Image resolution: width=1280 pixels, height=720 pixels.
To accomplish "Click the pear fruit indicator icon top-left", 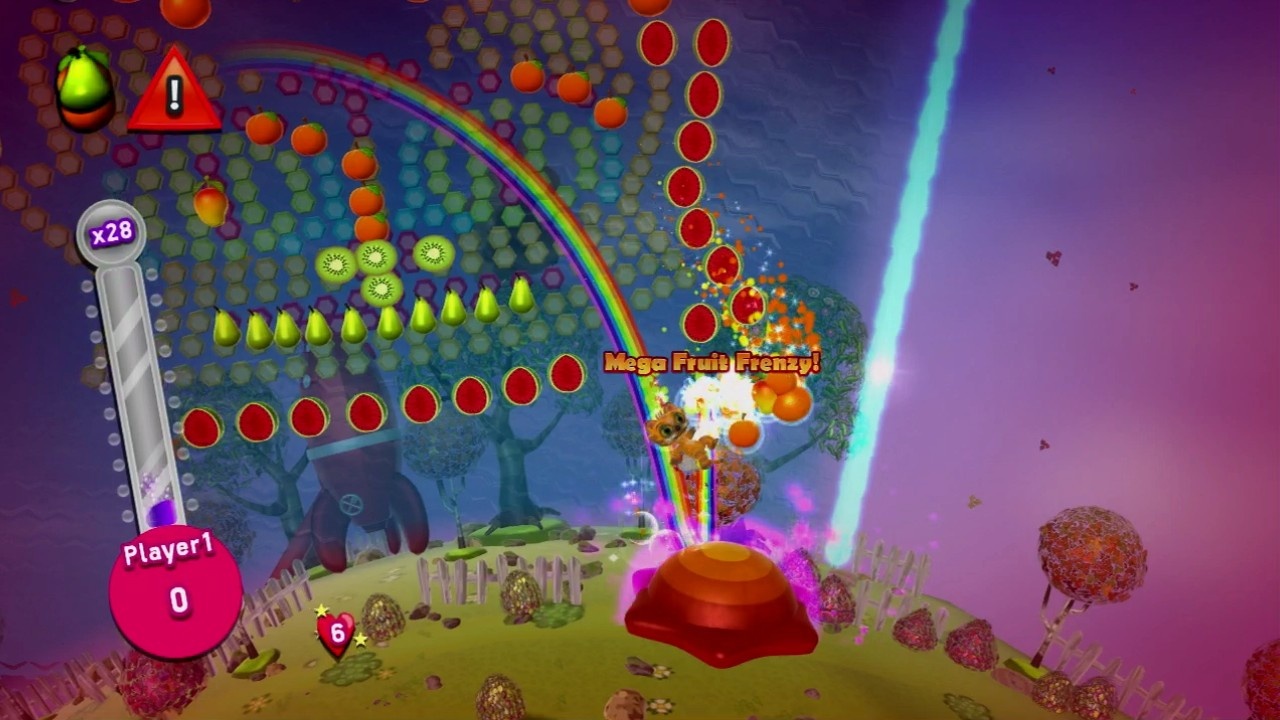I will (x=82, y=85).
